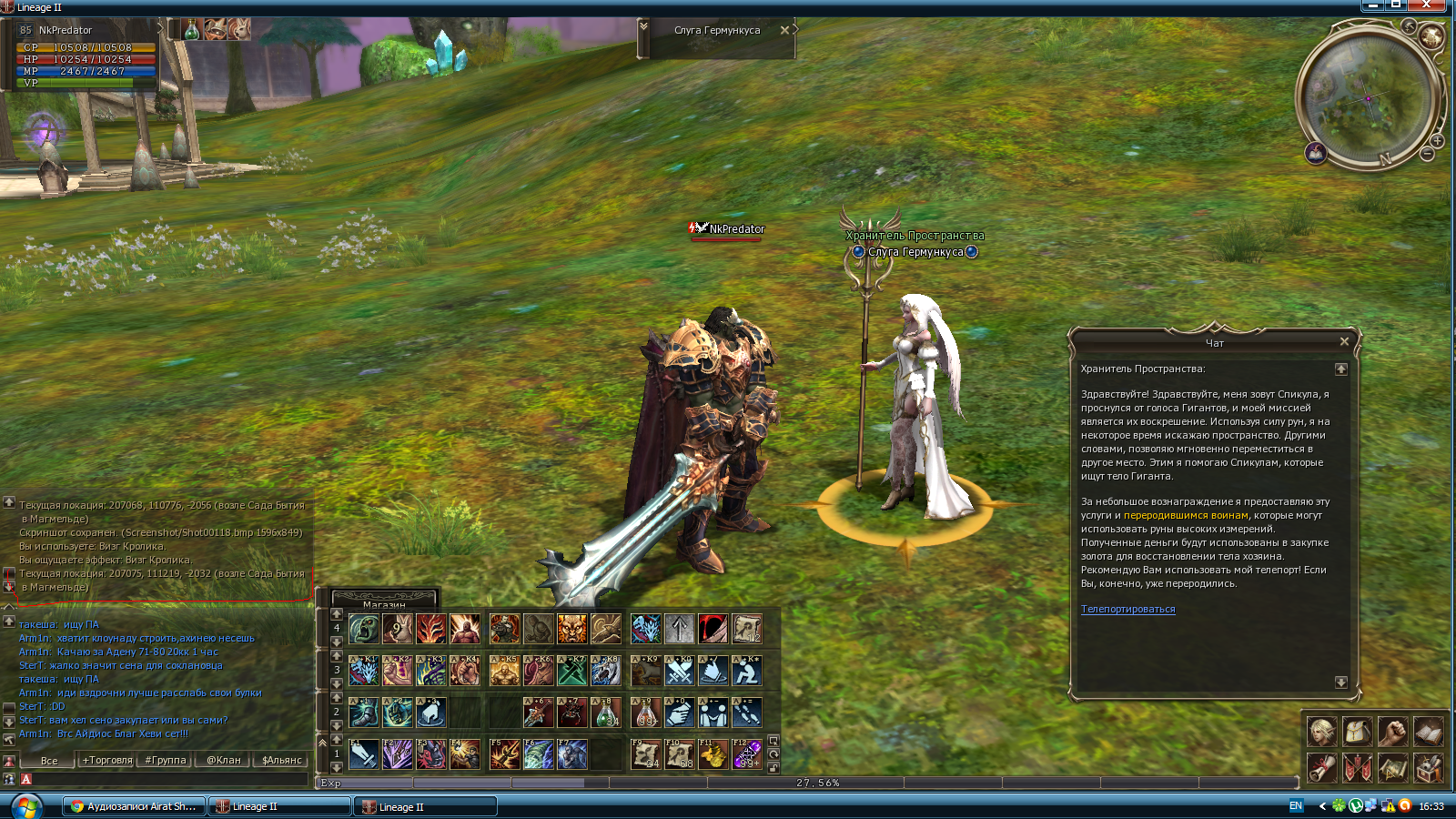Open the skills book icon

pyautogui.click(x=1428, y=730)
